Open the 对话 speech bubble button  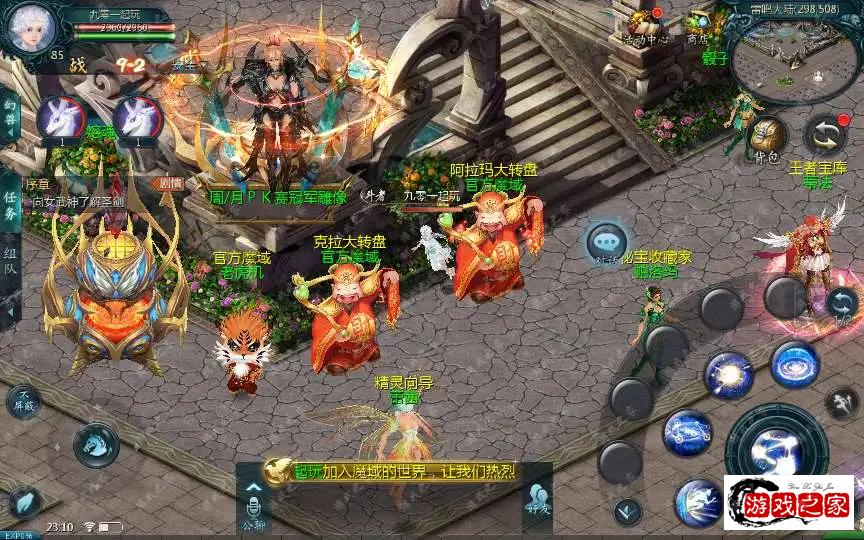(x=607, y=243)
